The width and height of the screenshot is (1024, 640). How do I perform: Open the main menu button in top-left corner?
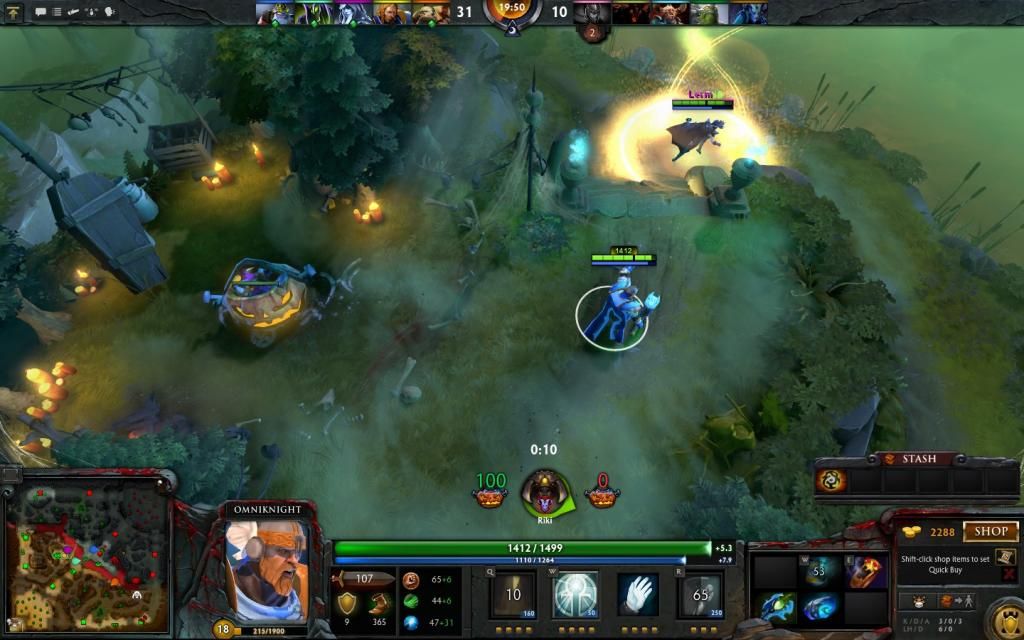click(x=14, y=12)
